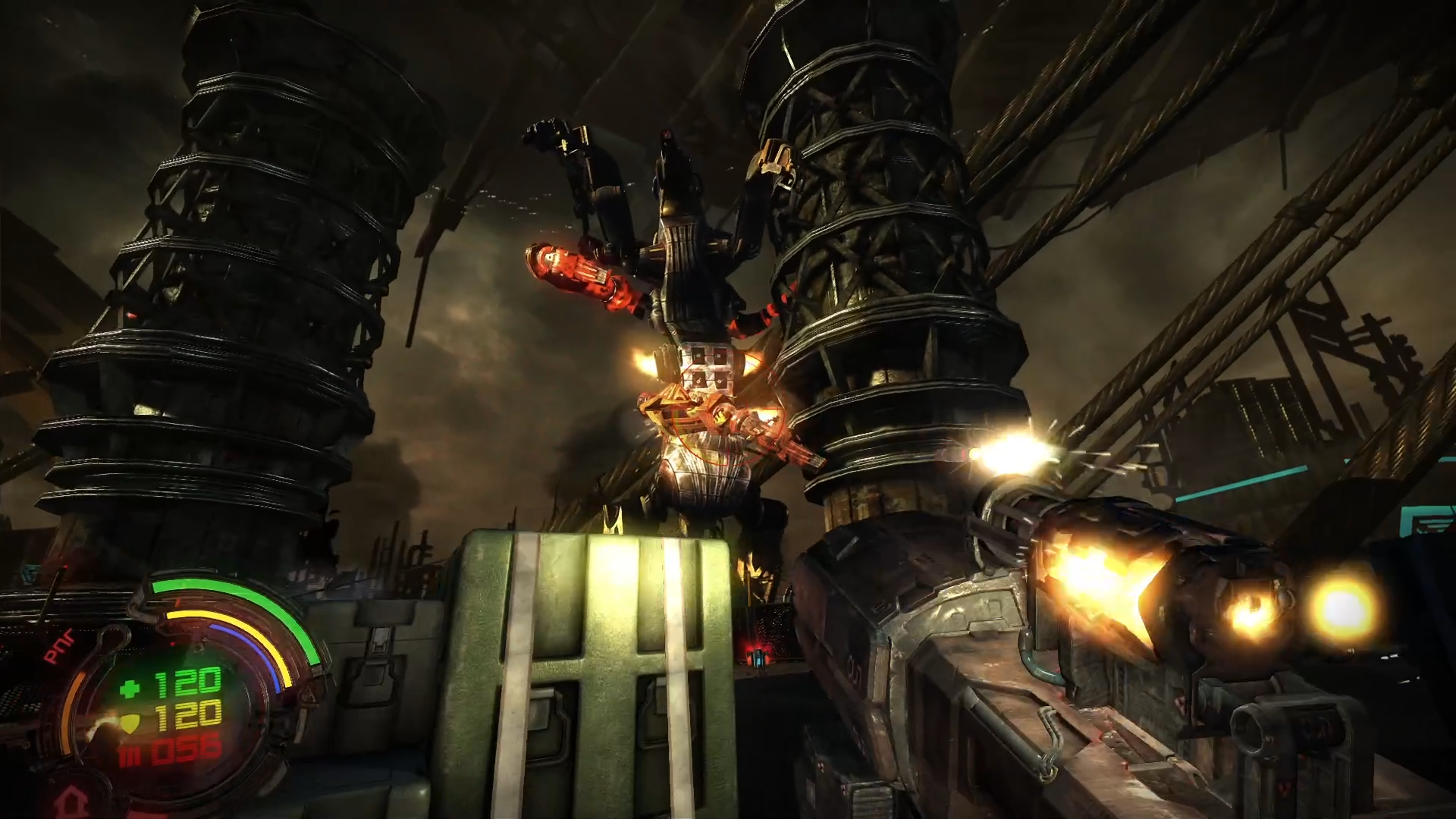Click the red ammo clip icon beside 056

point(127,754)
